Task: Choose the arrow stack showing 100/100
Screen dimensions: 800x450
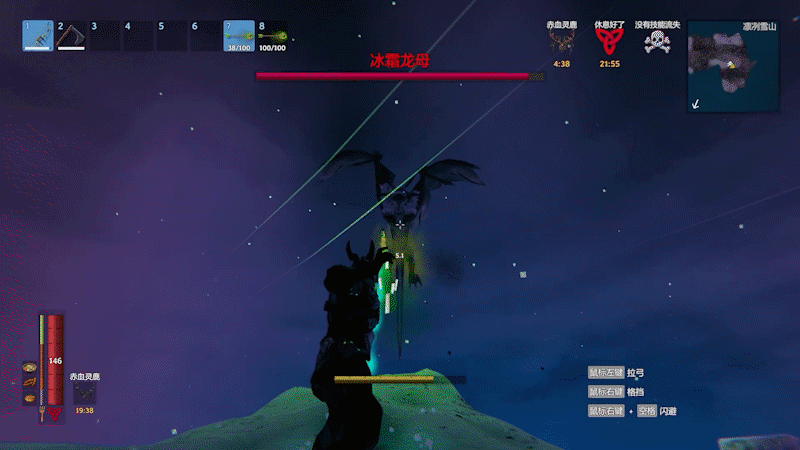Action: point(273,36)
